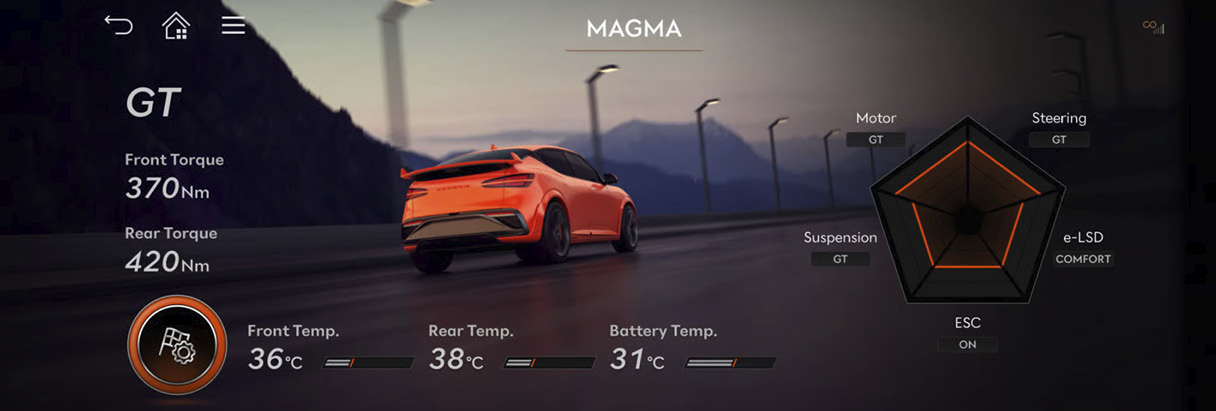This screenshot has height=411, width=1216.
Task: Open the checkered flag settings button
Action: click(177, 344)
